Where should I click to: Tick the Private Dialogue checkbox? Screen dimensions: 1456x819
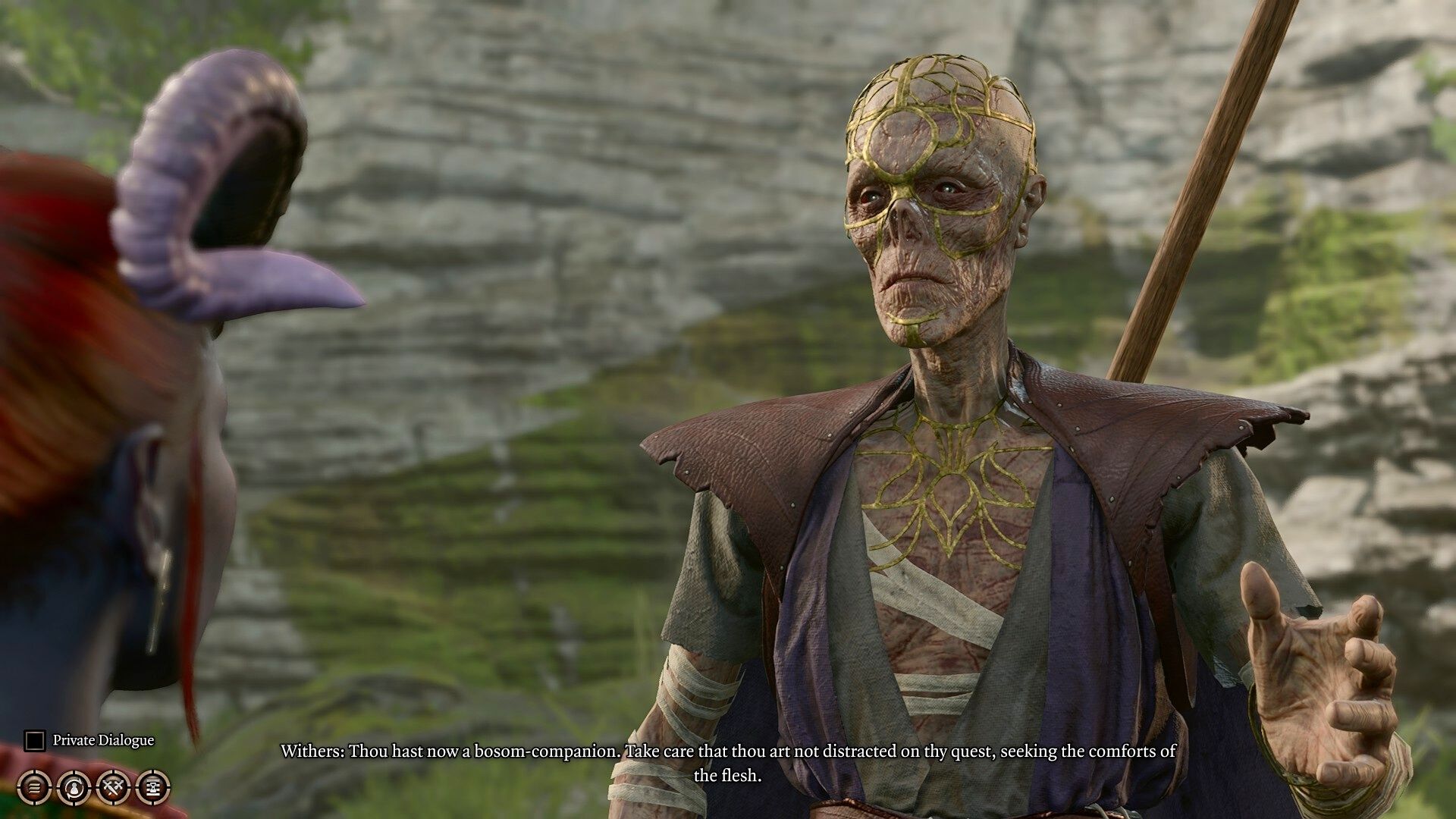(34, 741)
